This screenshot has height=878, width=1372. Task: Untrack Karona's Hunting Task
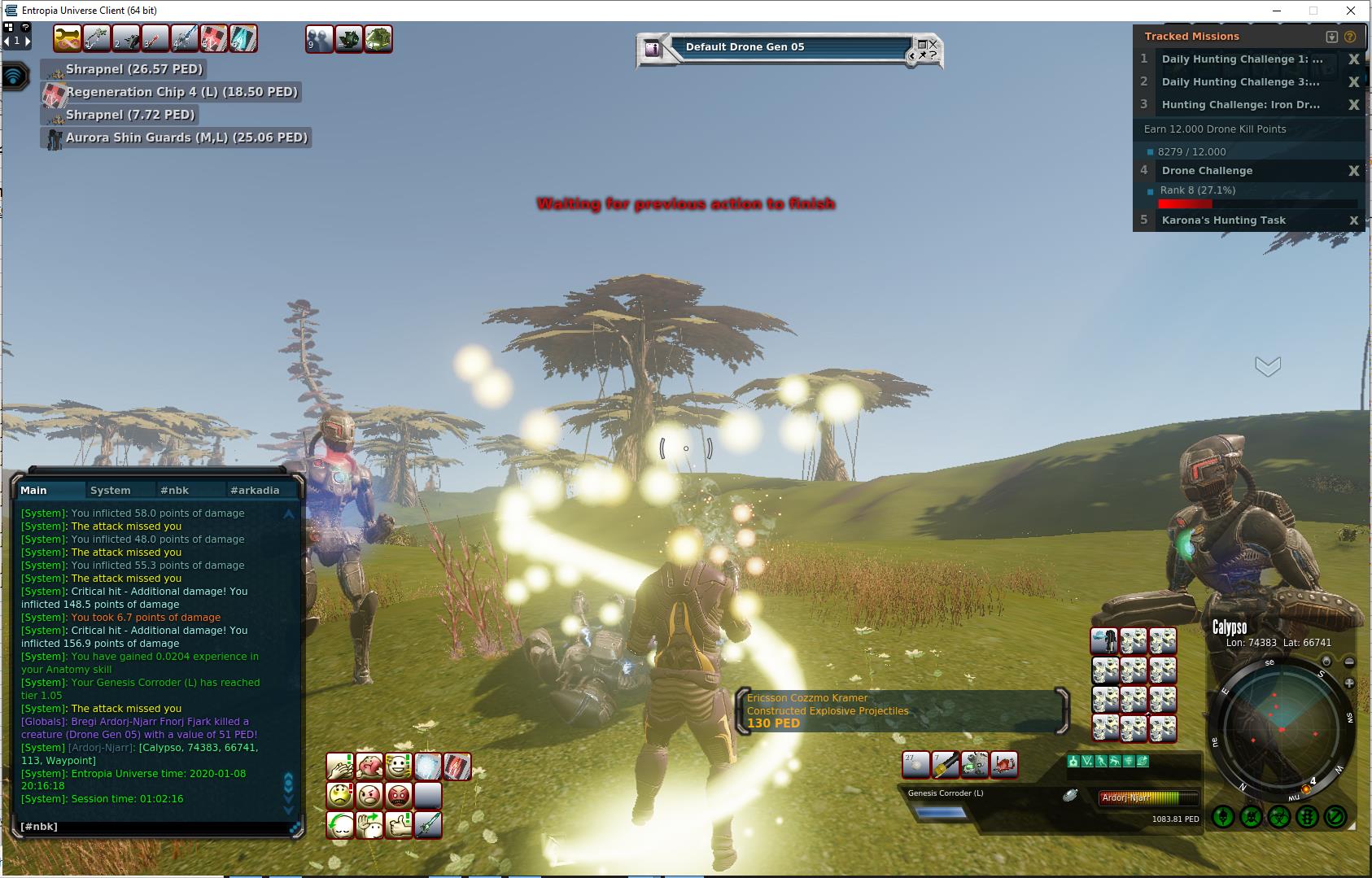[x=1353, y=221]
